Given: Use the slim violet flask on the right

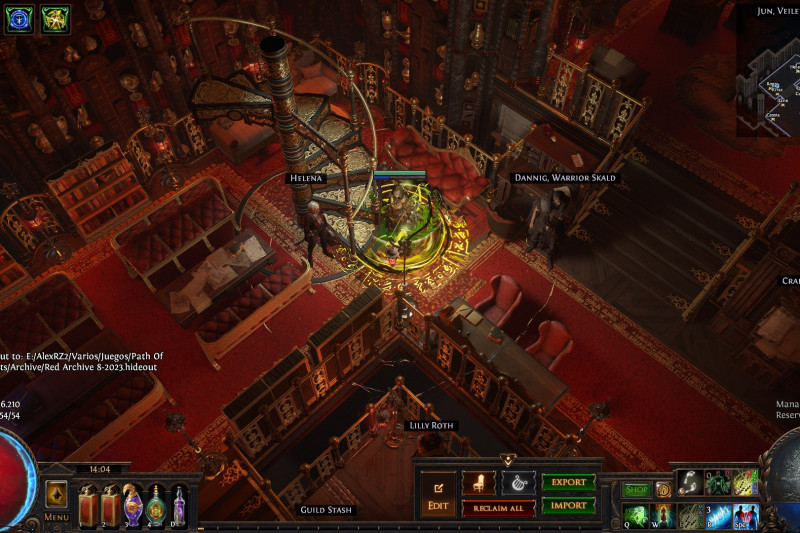Looking at the screenshot, I should (179, 504).
